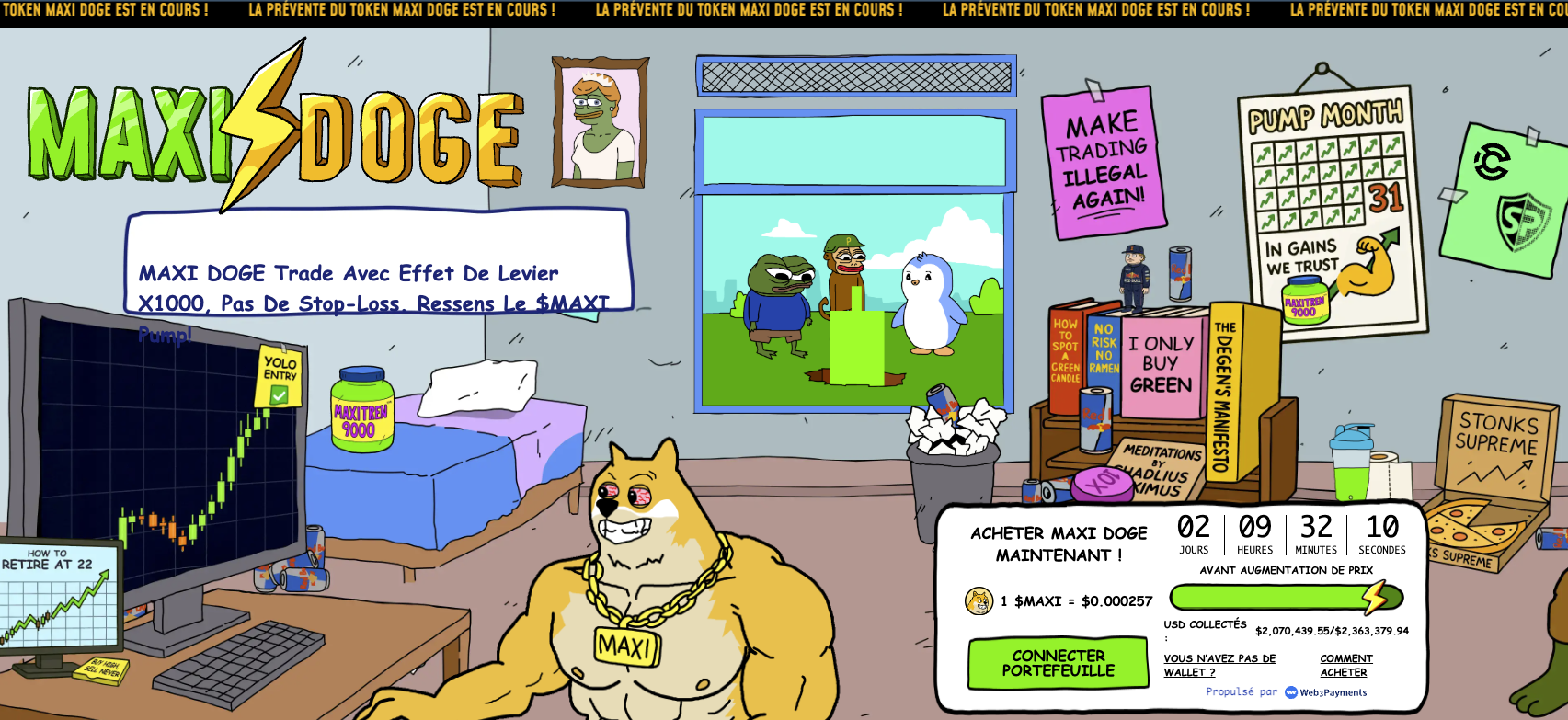Click the scrolling token presale banner

point(782,12)
